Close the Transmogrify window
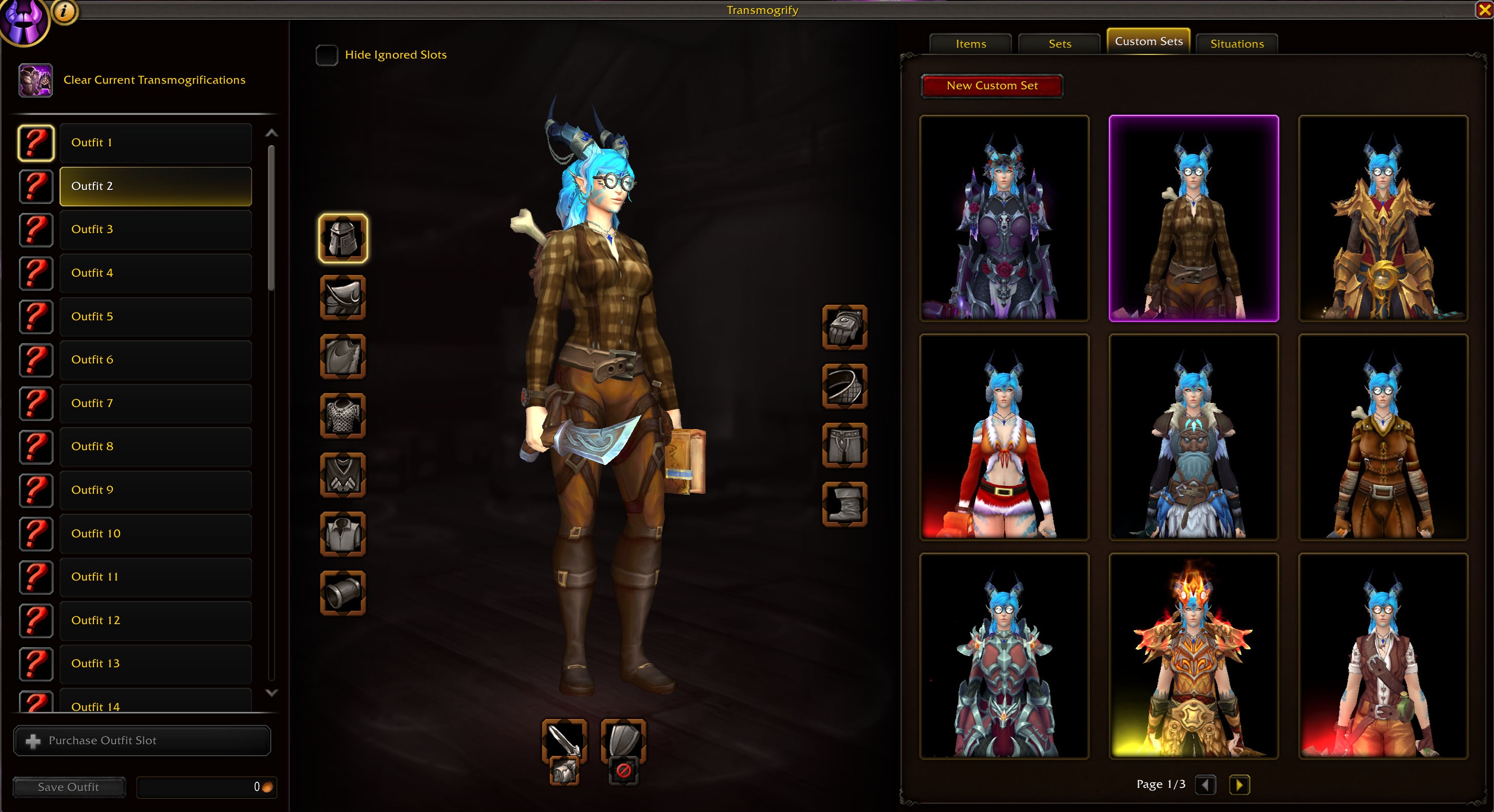Screen dimensions: 1494x812 click(x=1484, y=10)
